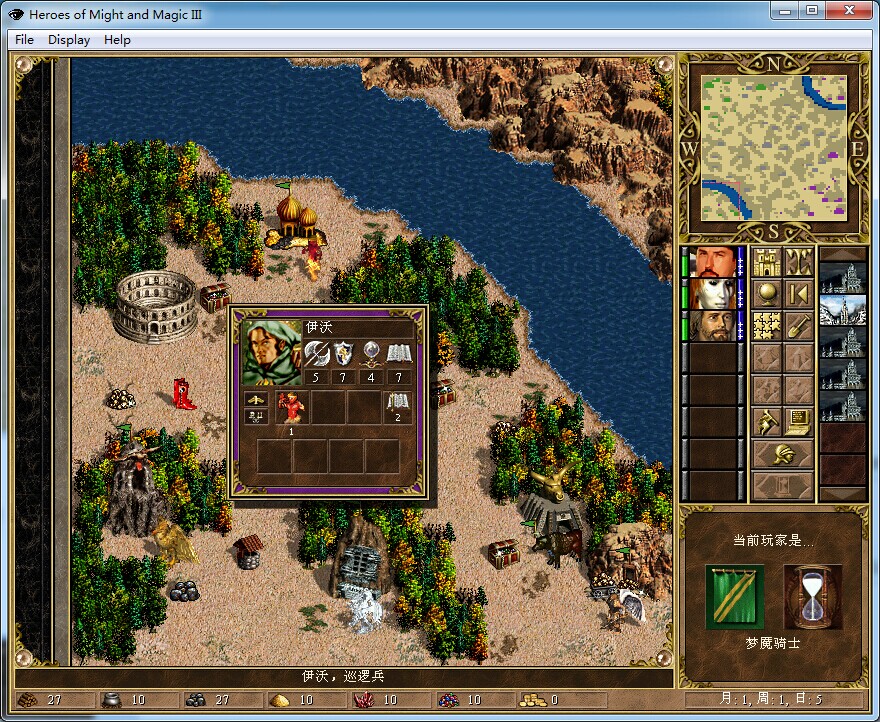Image resolution: width=880 pixels, height=722 pixels.
Task: Click the golden globe button
Action: (766, 294)
